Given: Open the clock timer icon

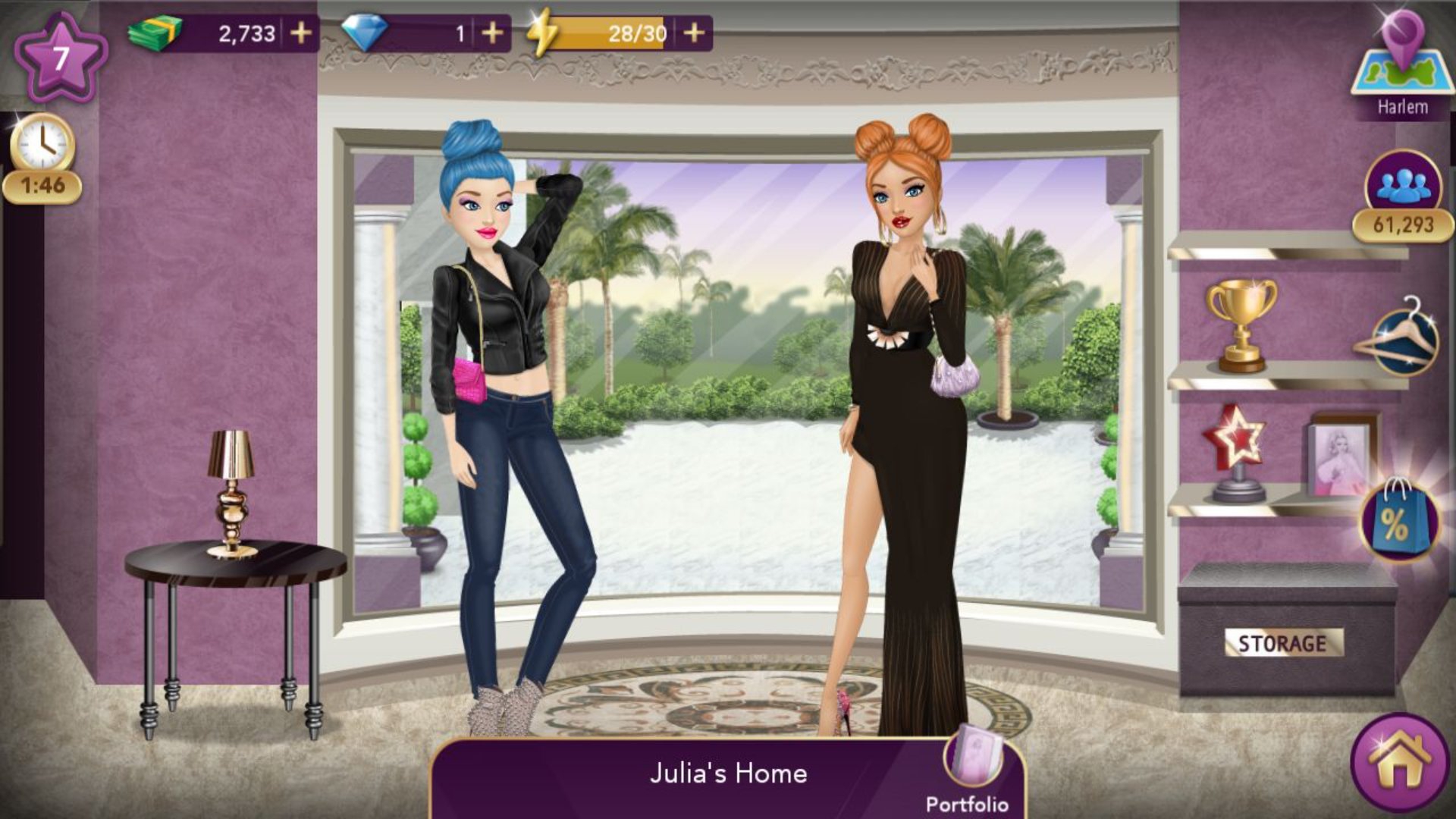Looking at the screenshot, I should (x=42, y=144).
